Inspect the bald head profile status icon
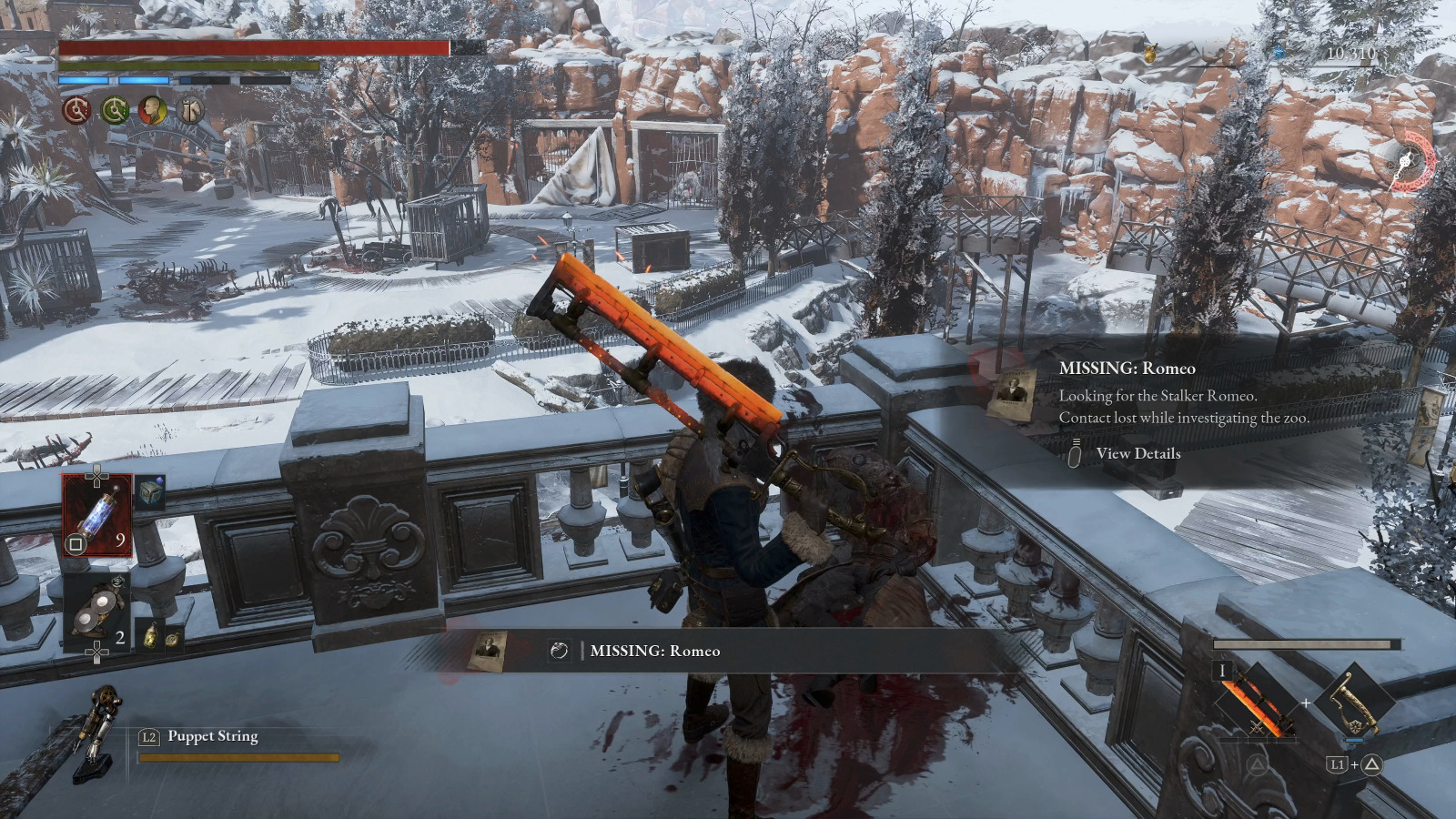Screen dimensions: 1456x819 pyautogui.click(x=153, y=111)
